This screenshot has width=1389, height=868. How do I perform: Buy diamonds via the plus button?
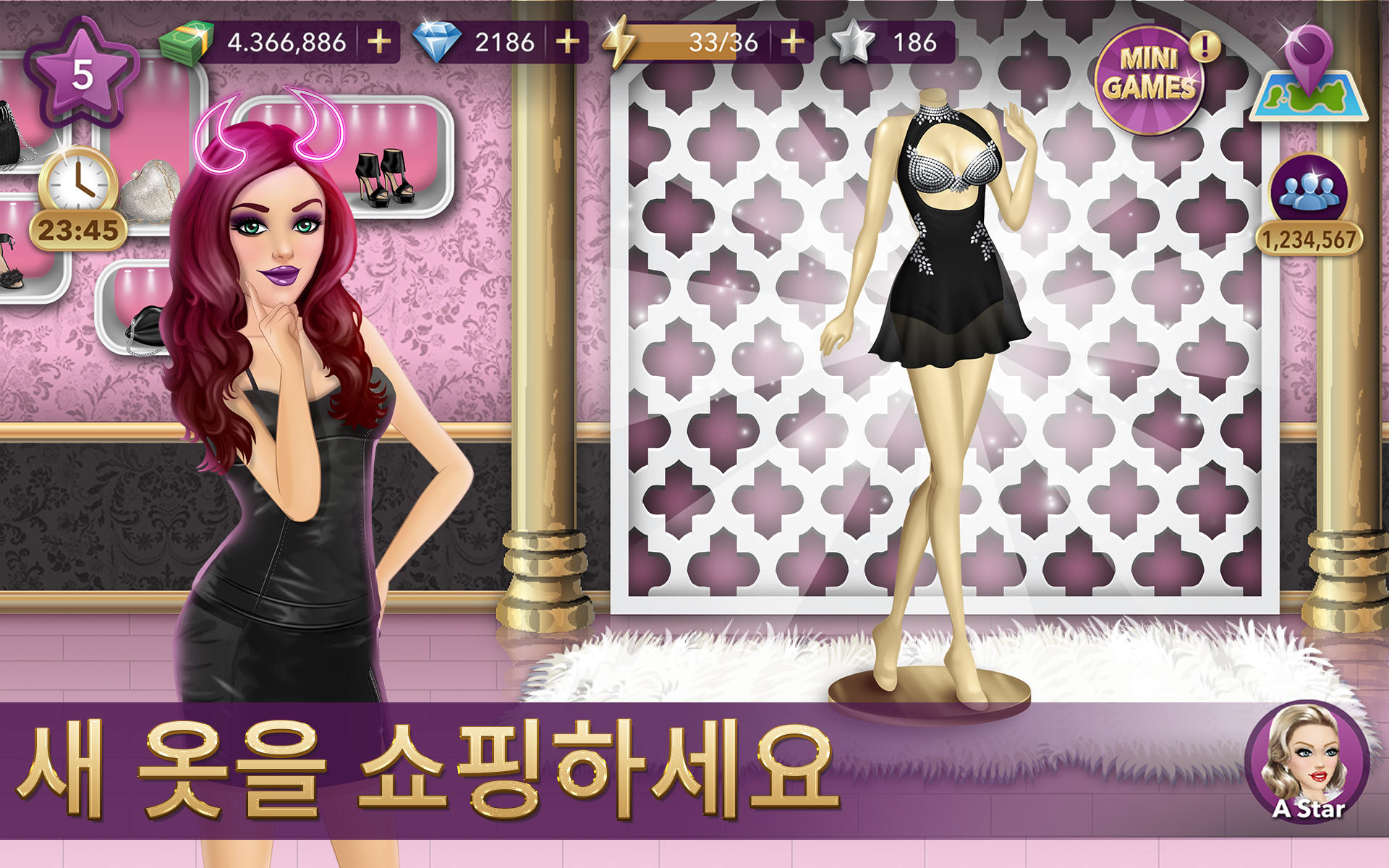565,43
